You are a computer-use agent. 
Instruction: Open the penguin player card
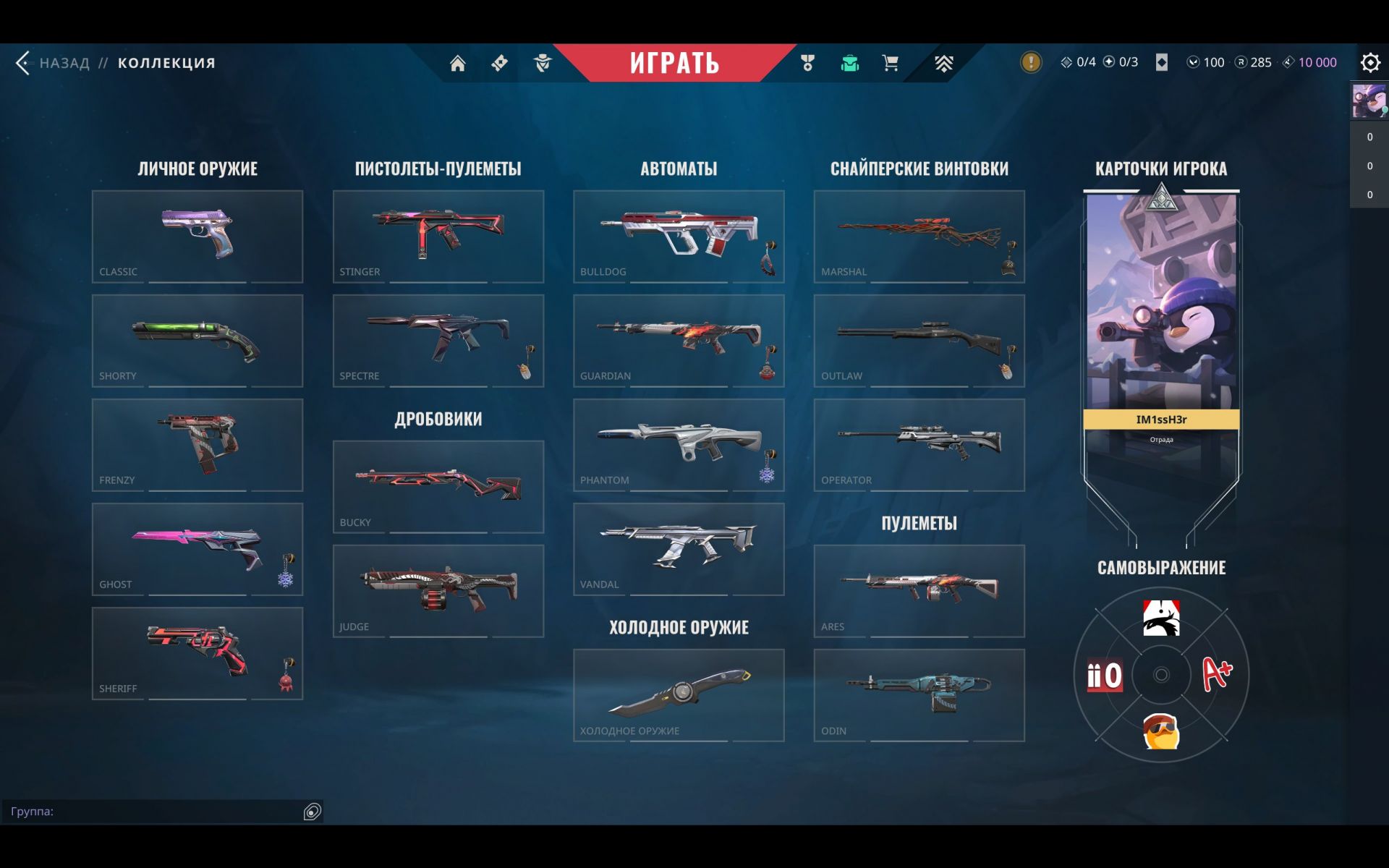coord(1160,311)
